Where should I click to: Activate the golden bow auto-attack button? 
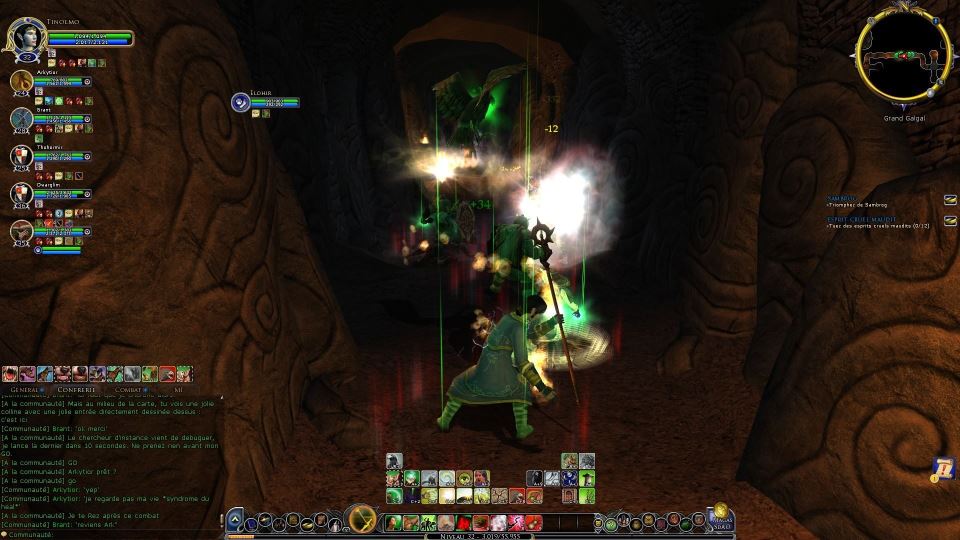[360, 519]
